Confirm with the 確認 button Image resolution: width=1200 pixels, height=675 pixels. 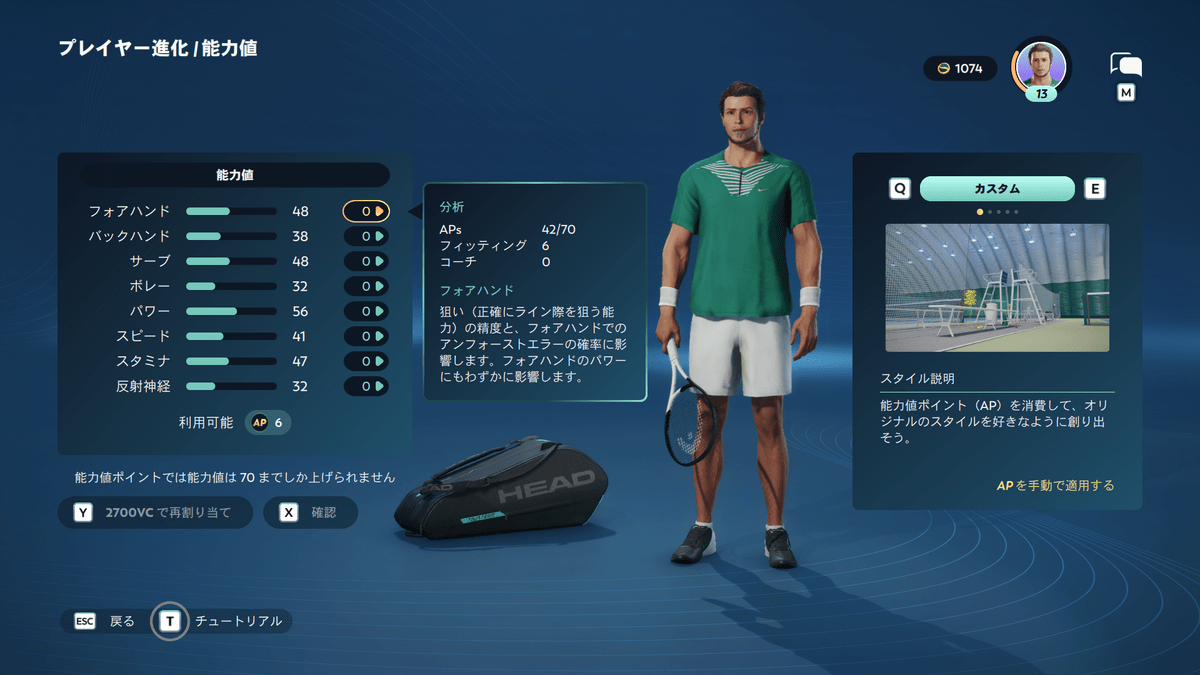pos(310,513)
